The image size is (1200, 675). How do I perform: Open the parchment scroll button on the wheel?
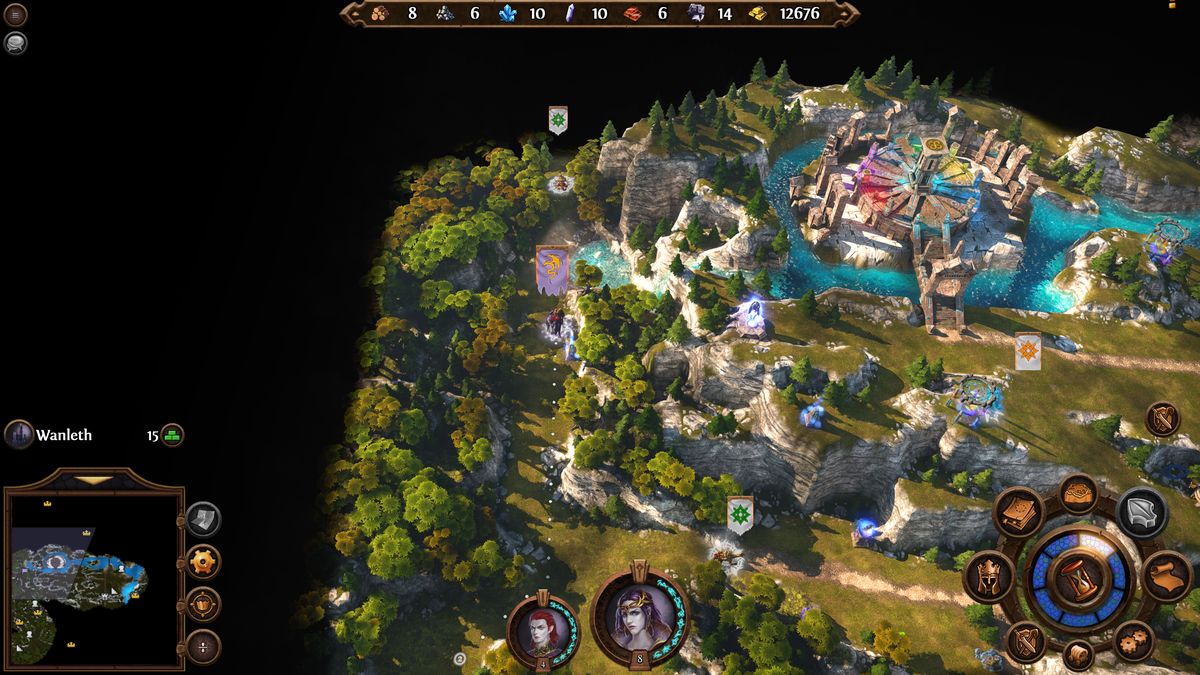pyautogui.click(x=1167, y=577)
